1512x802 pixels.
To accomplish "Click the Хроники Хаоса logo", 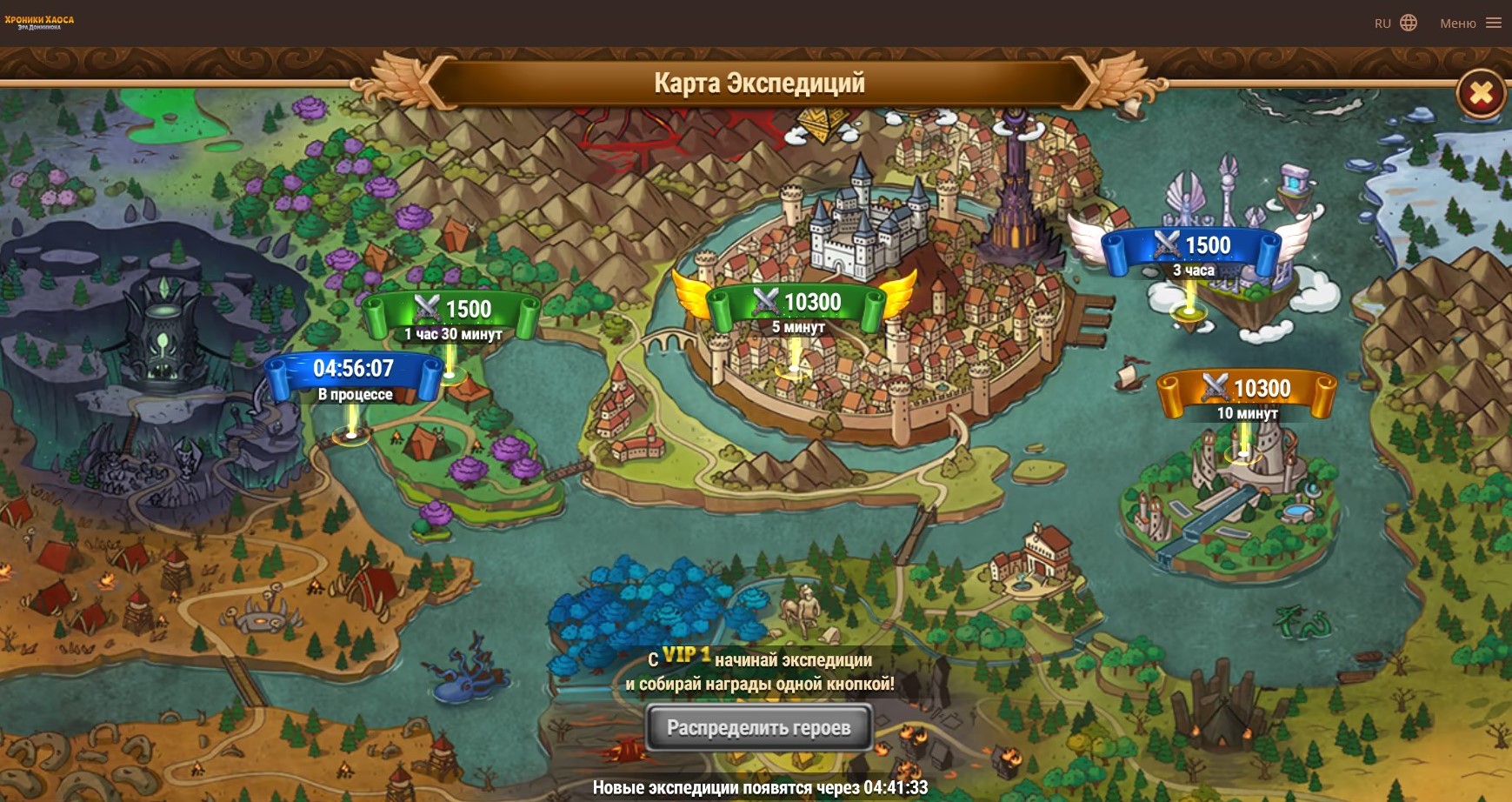I will click(39, 22).
